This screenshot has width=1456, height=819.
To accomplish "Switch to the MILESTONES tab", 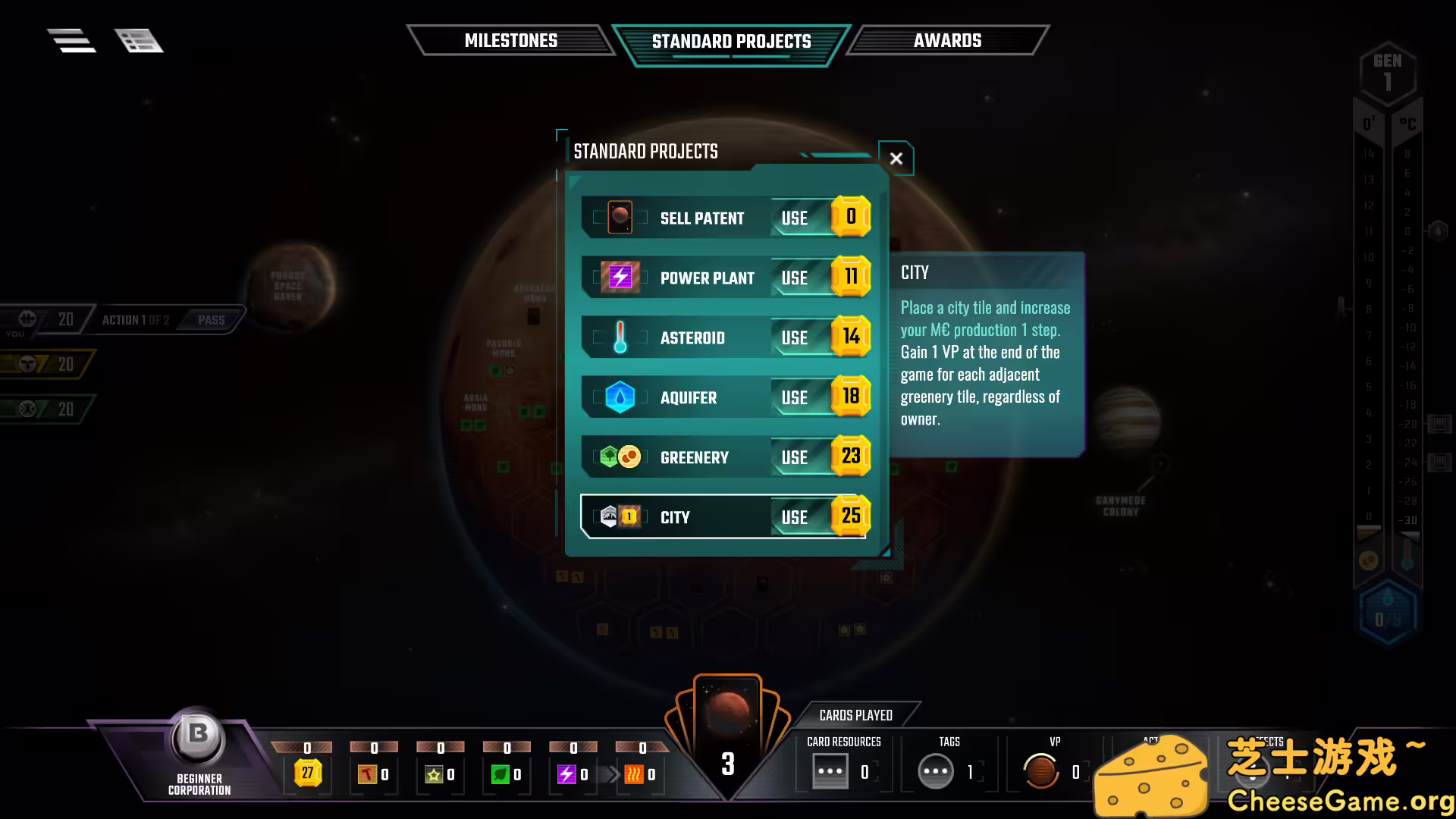I will click(x=512, y=40).
